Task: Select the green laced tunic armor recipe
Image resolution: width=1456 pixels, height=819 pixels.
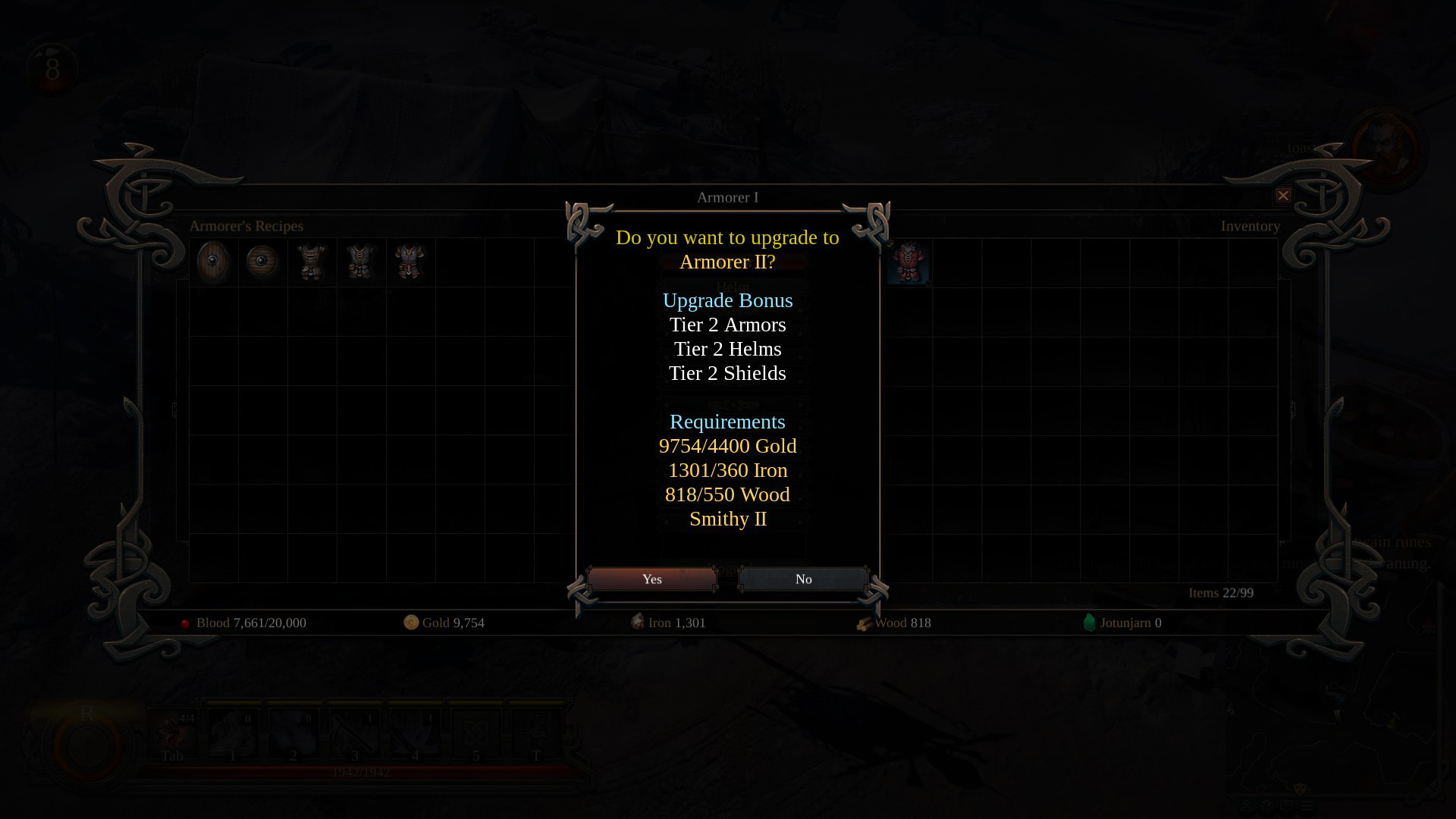Action: click(x=361, y=262)
